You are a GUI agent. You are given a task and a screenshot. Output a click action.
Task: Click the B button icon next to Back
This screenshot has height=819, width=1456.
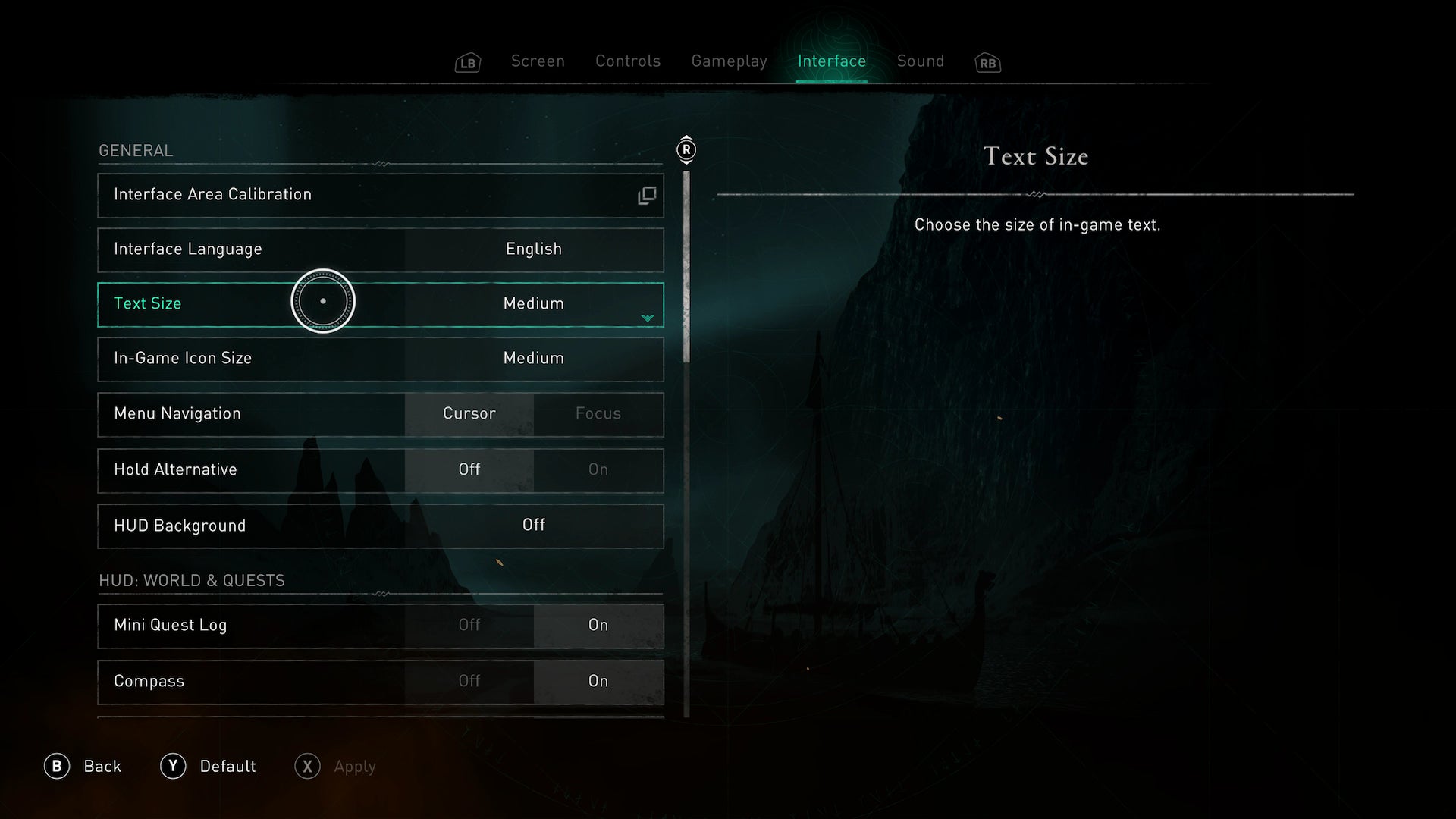(58, 766)
